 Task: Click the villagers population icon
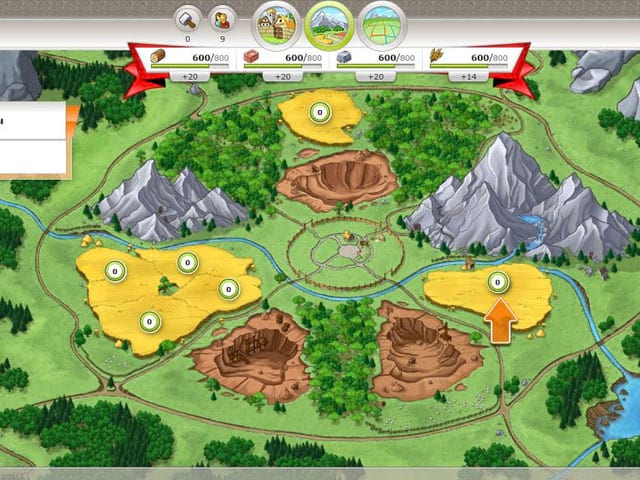[224, 18]
